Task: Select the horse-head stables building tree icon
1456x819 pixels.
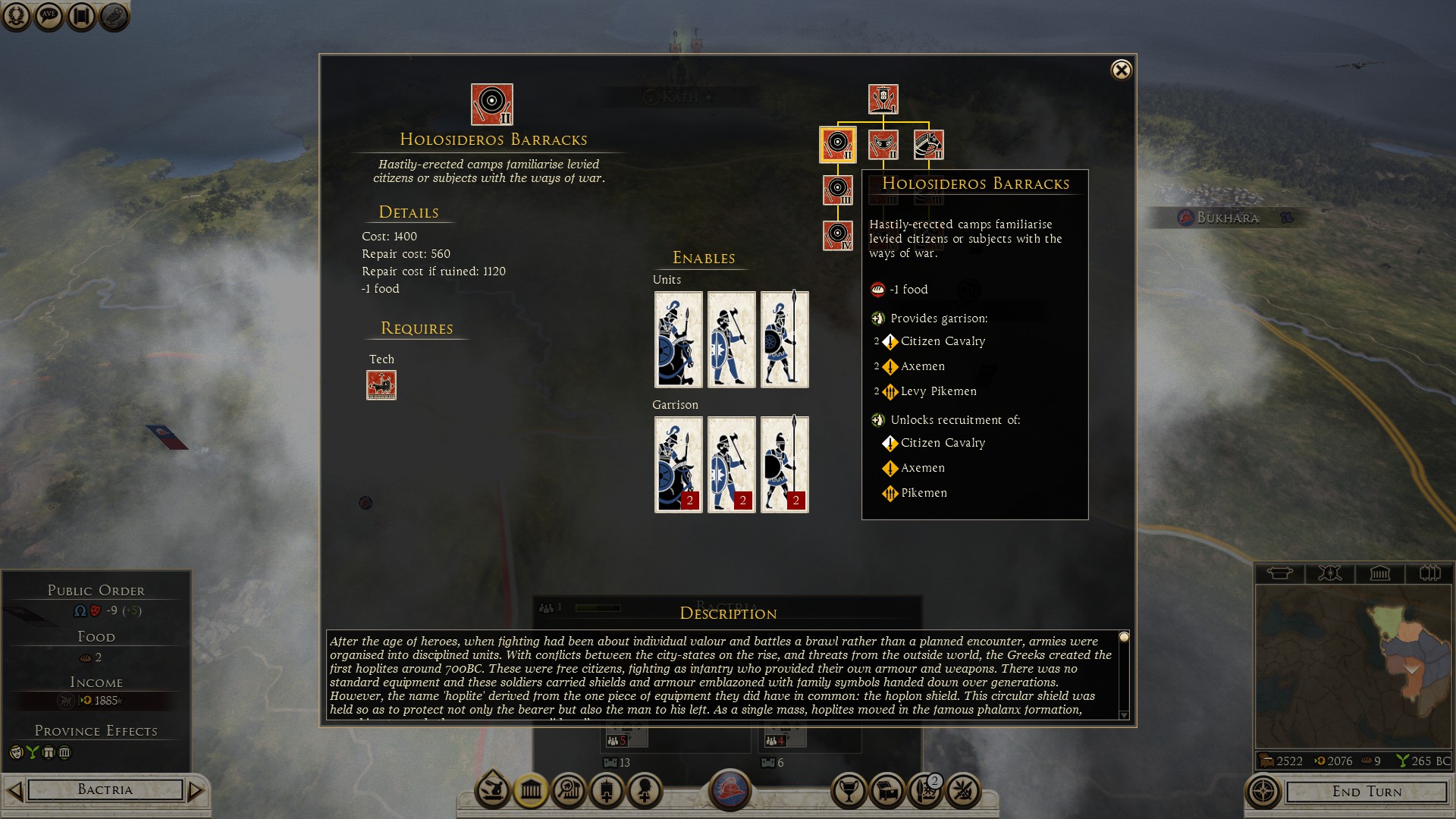Action: click(928, 144)
